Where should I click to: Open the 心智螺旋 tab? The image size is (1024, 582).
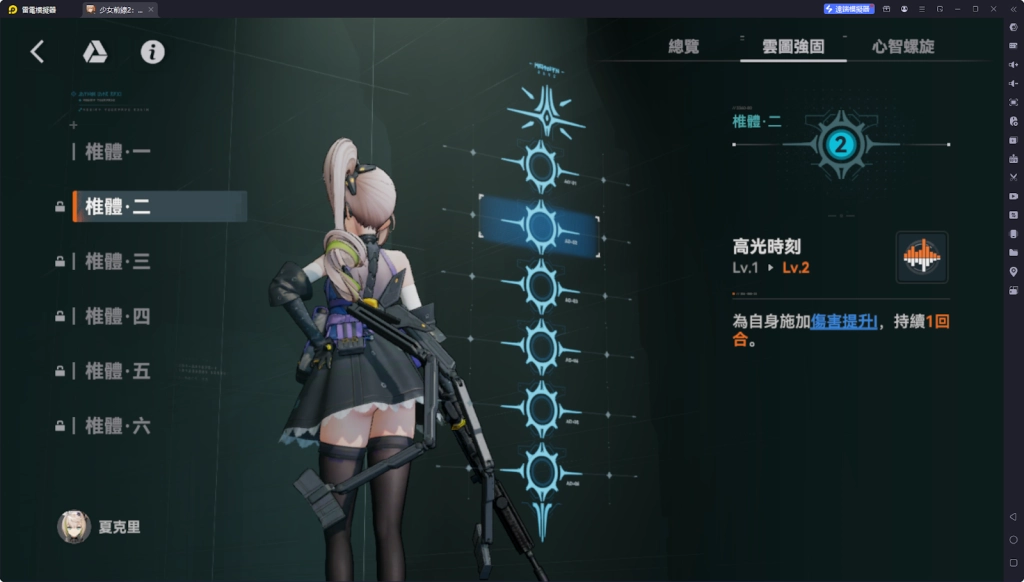[x=903, y=46]
